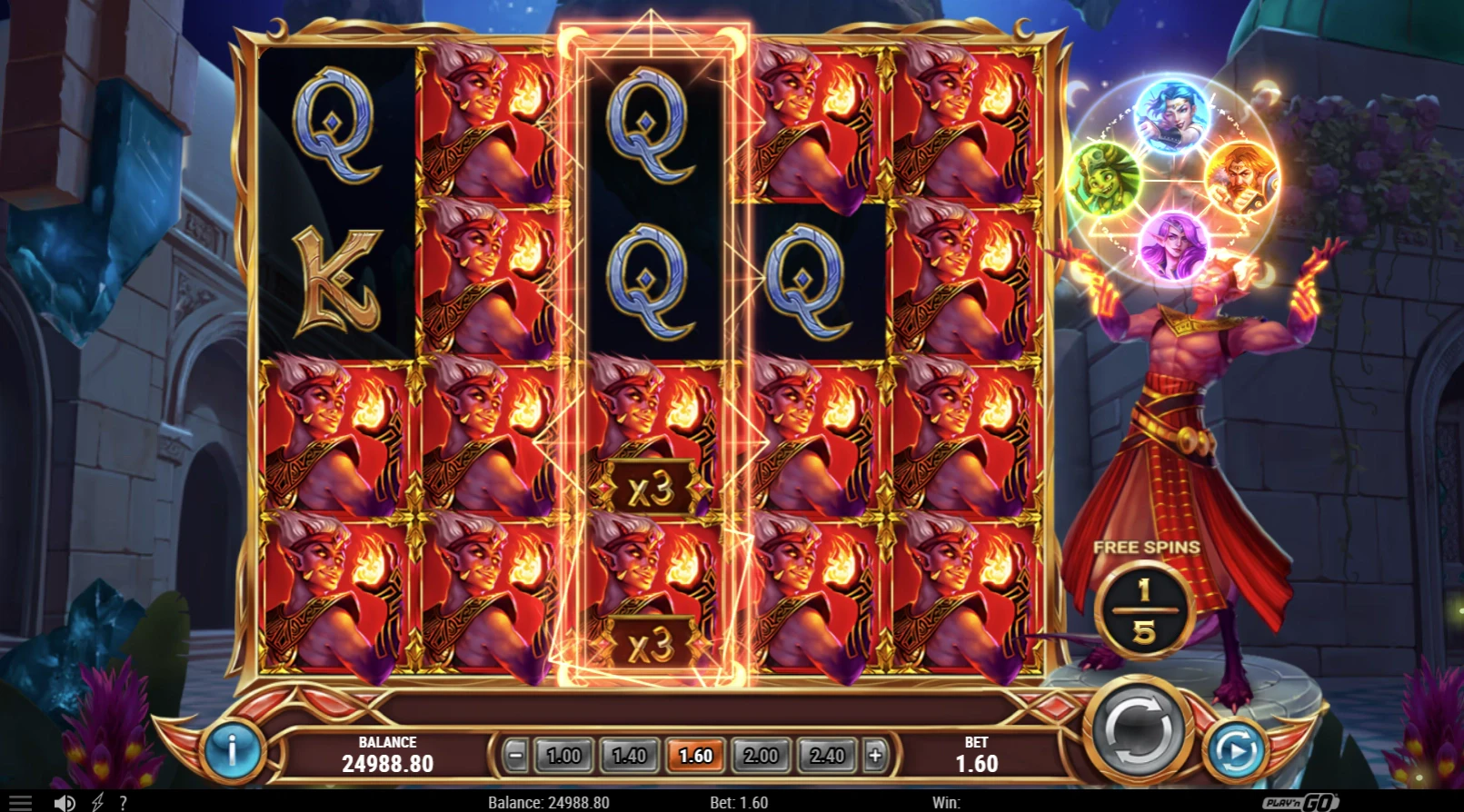Spin the reels with the round arrow button
The image size is (1464, 812).
click(1138, 728)
